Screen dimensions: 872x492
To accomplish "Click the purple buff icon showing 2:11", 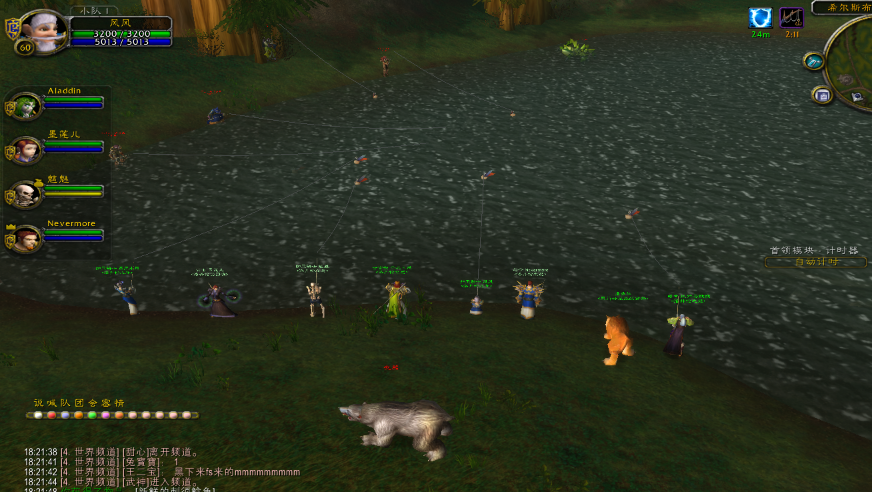I will pyautogui.click(x=791, y=18).
